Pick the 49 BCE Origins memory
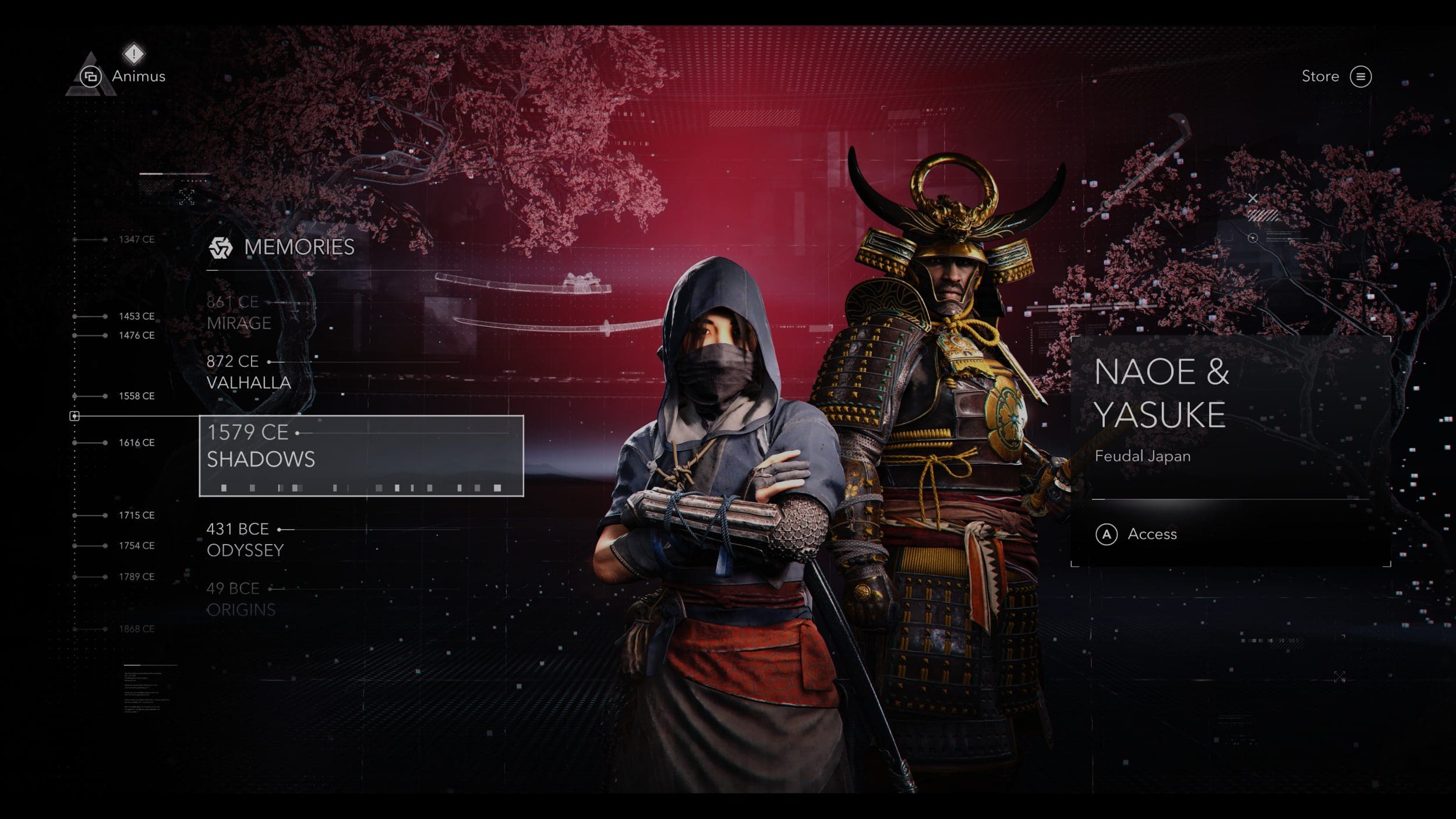The width and height of the screenshot is (1456, 819). pos(241,599)
